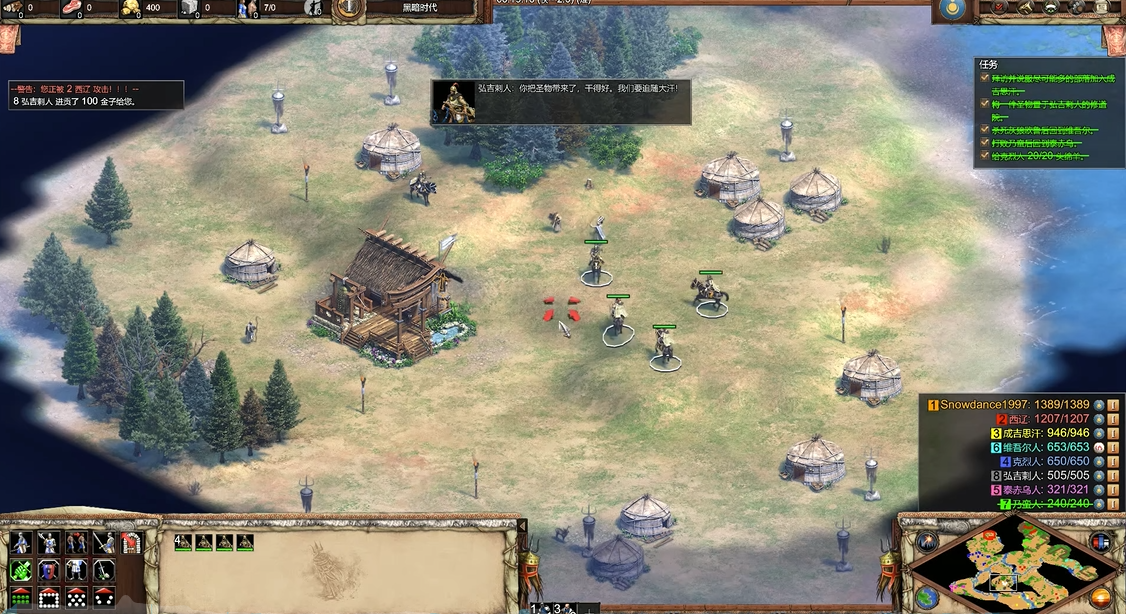
Task: Select the paired red soldiers command icon
Action: pyautogui.click(x=76, y=542)
